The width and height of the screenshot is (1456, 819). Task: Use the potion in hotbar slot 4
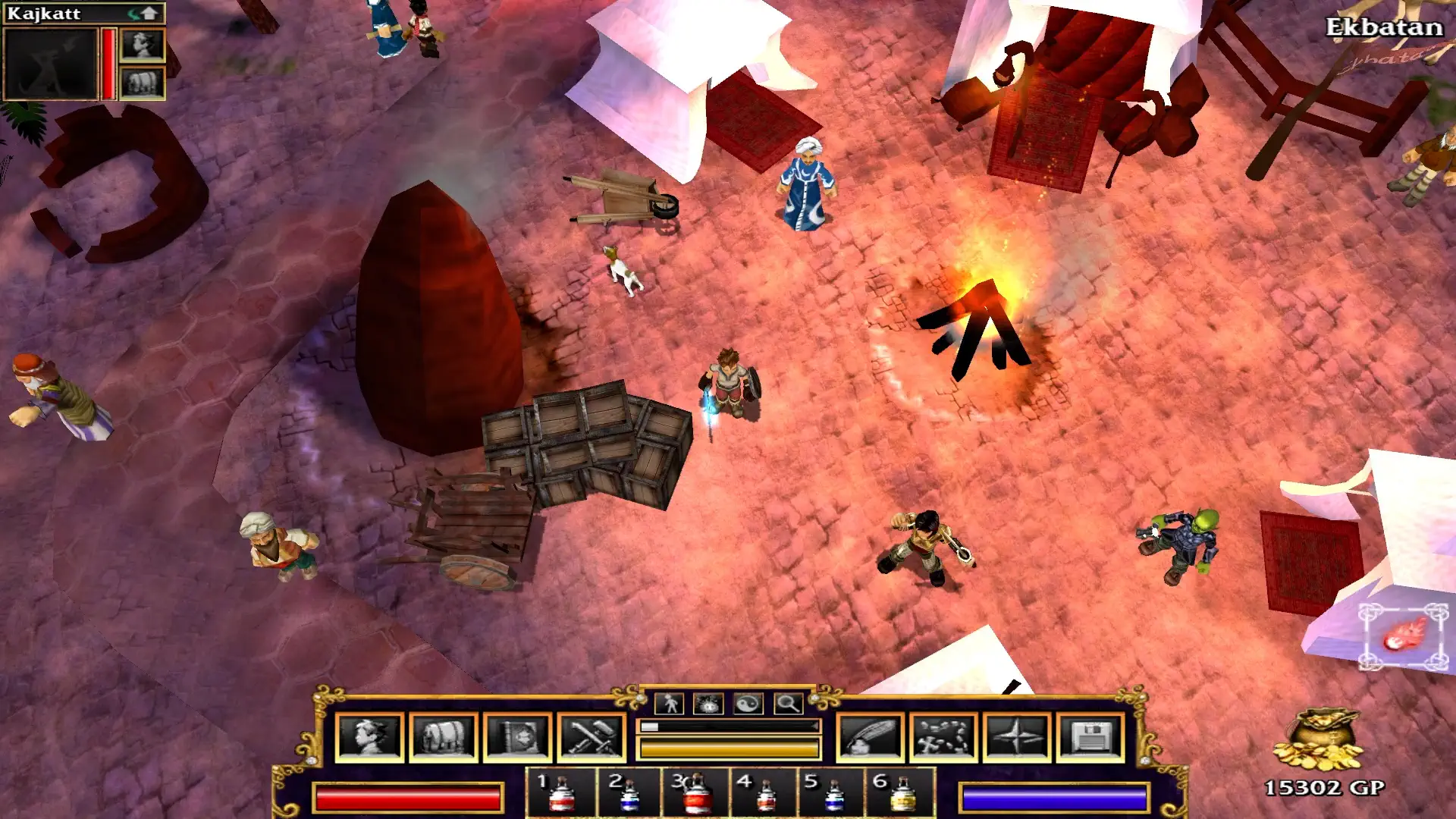[764, 793]
